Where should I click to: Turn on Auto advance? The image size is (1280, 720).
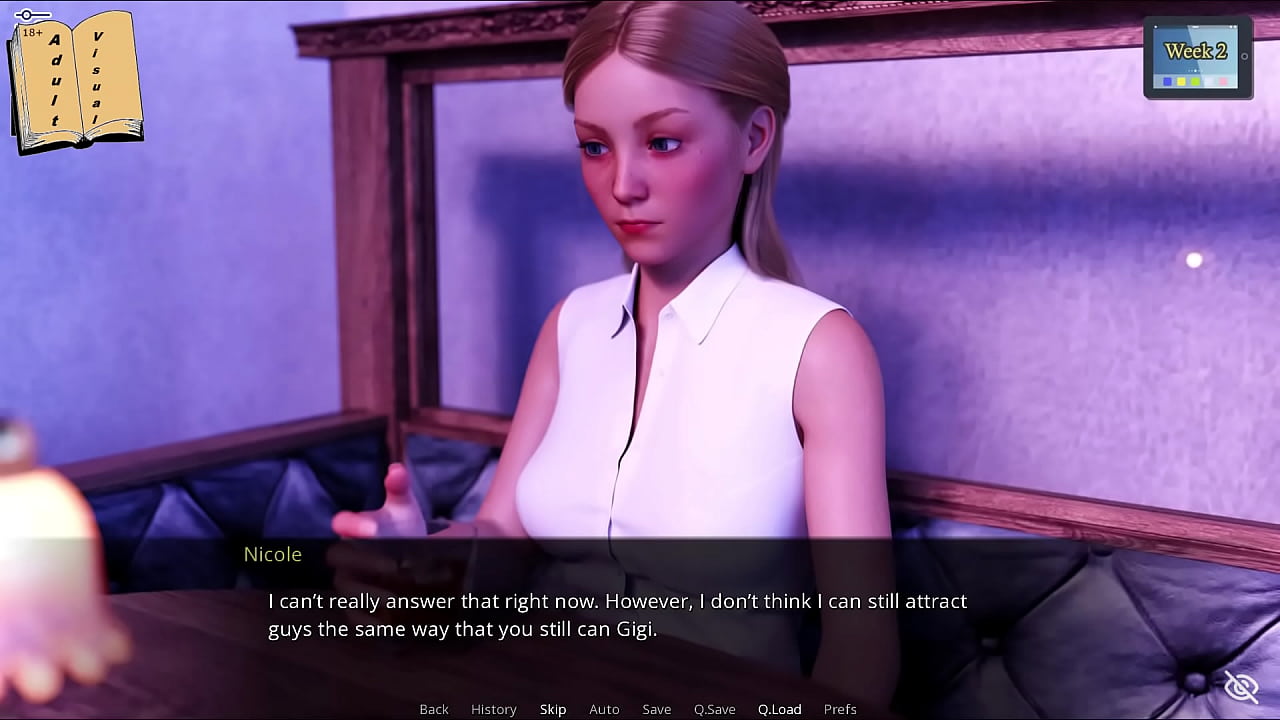coord(604,709)
